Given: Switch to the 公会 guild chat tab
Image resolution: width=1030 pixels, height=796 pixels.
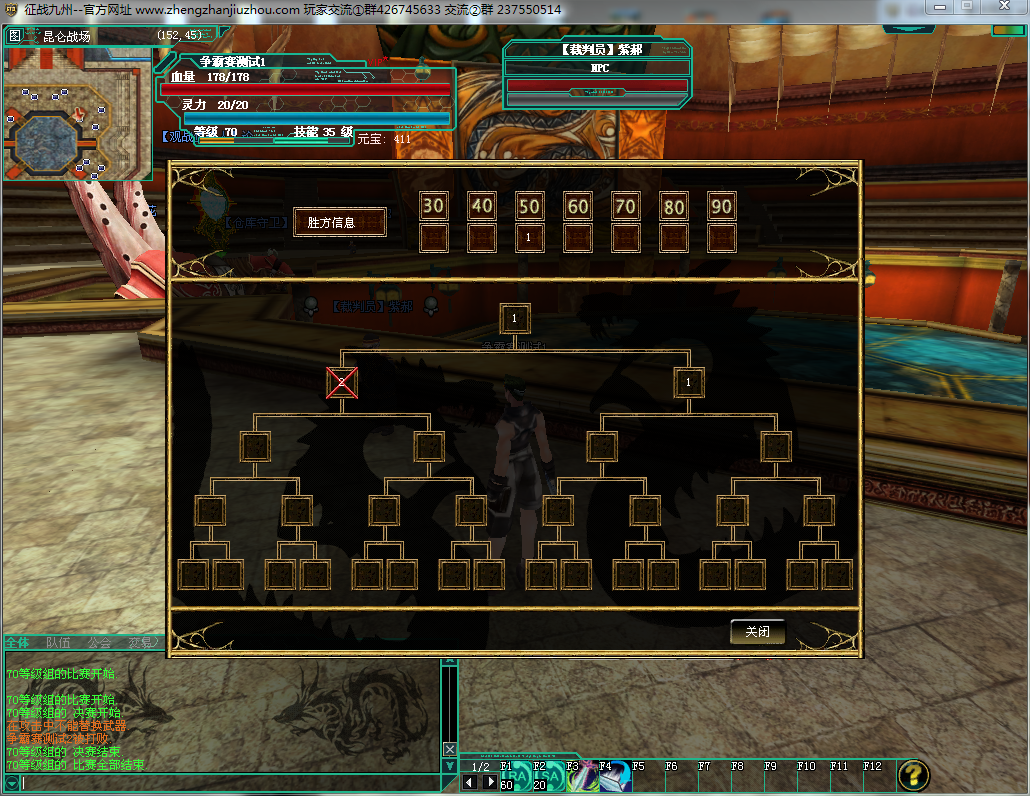Looking at the screenshot, I should [x=99, y=643].
